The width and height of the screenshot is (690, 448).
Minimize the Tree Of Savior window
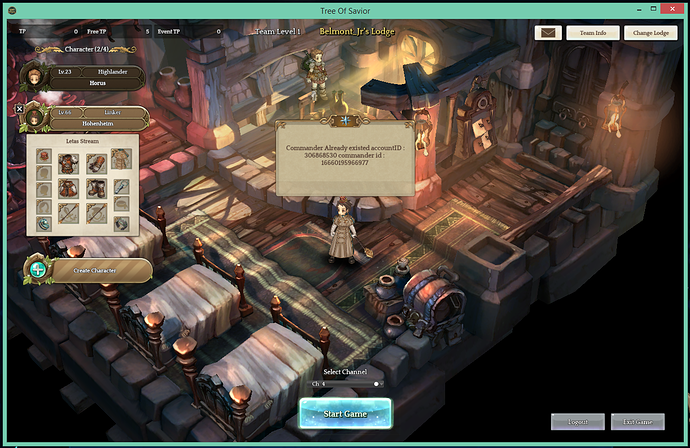click(610, 8)
